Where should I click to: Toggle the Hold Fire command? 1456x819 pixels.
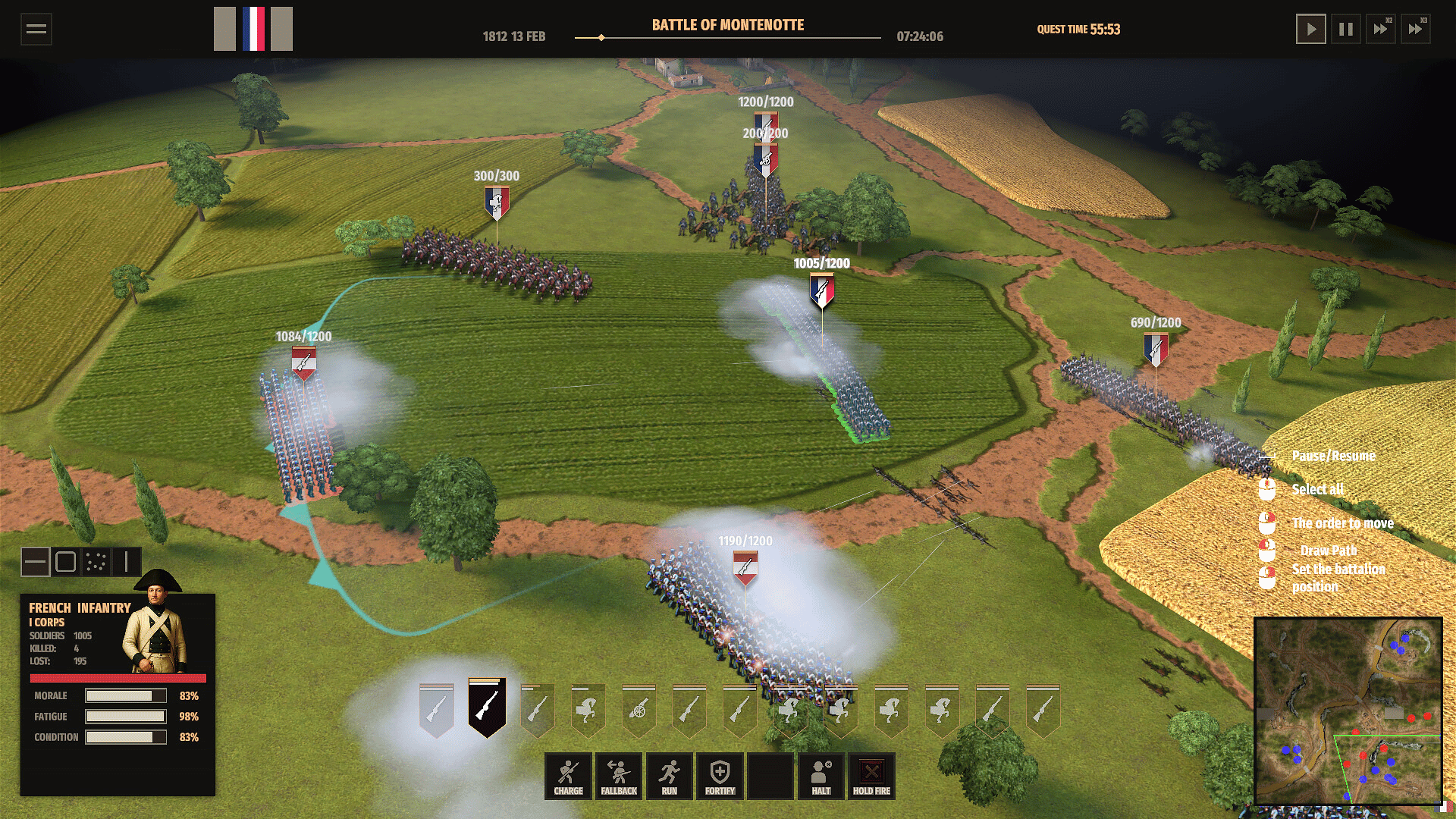[x=871, y=776]
